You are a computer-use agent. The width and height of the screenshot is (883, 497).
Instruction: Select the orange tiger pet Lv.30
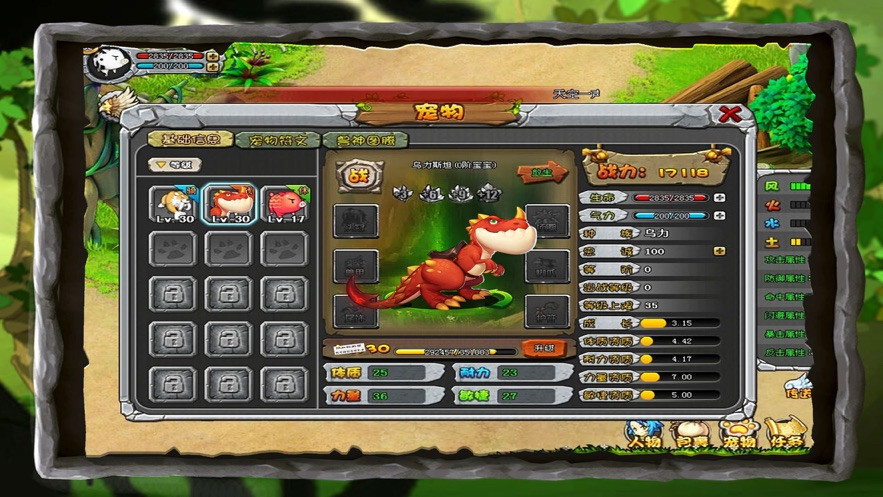coord(172,204)
